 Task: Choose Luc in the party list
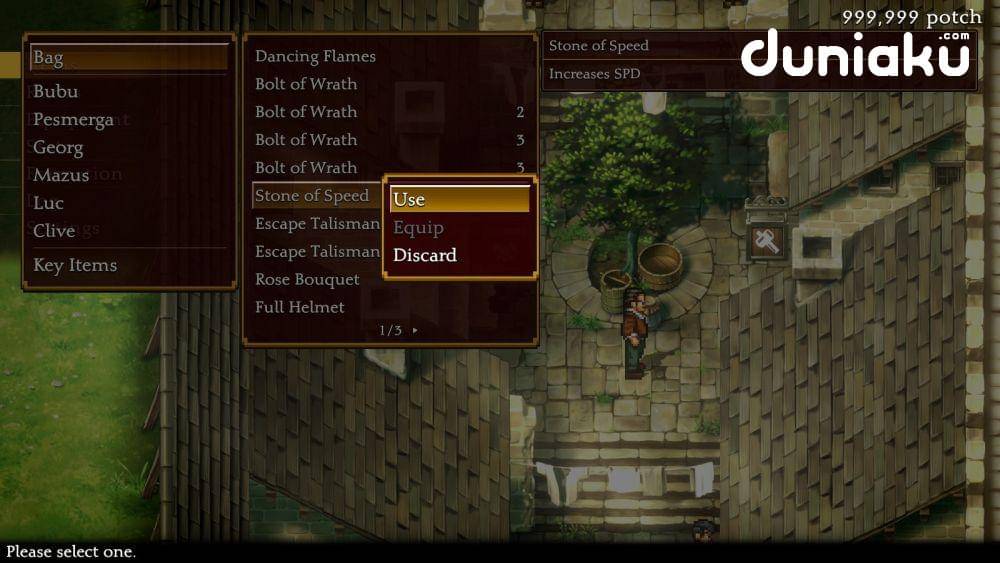[48, 203]
